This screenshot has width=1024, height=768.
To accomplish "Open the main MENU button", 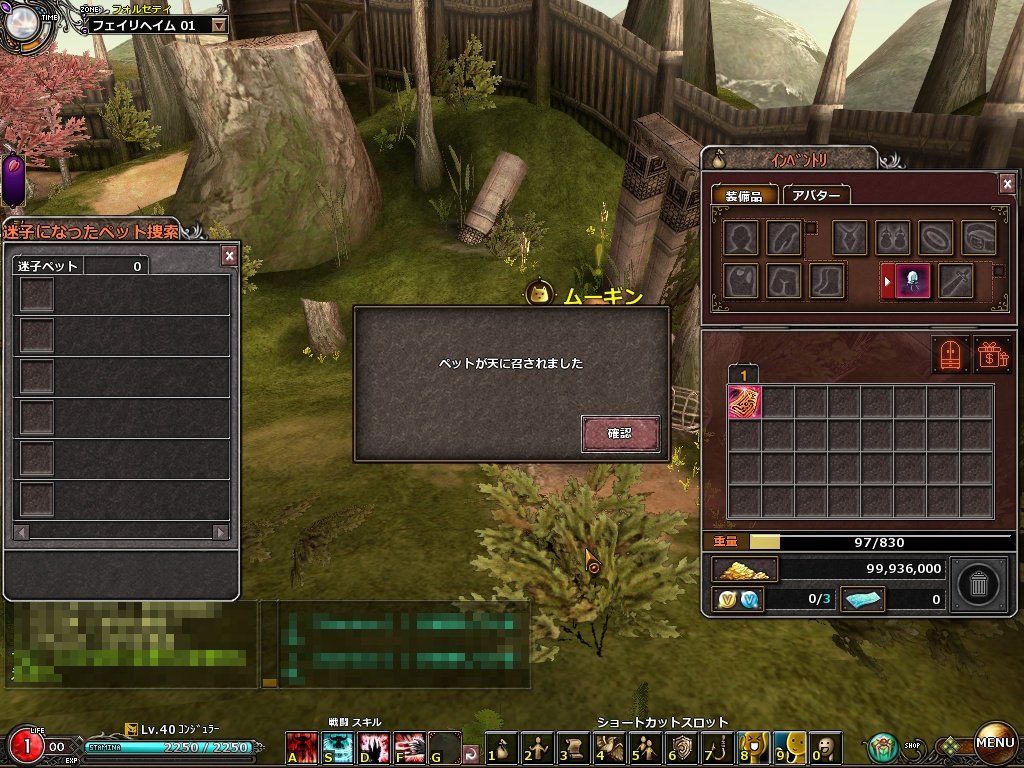I will (x=995, y=743).
